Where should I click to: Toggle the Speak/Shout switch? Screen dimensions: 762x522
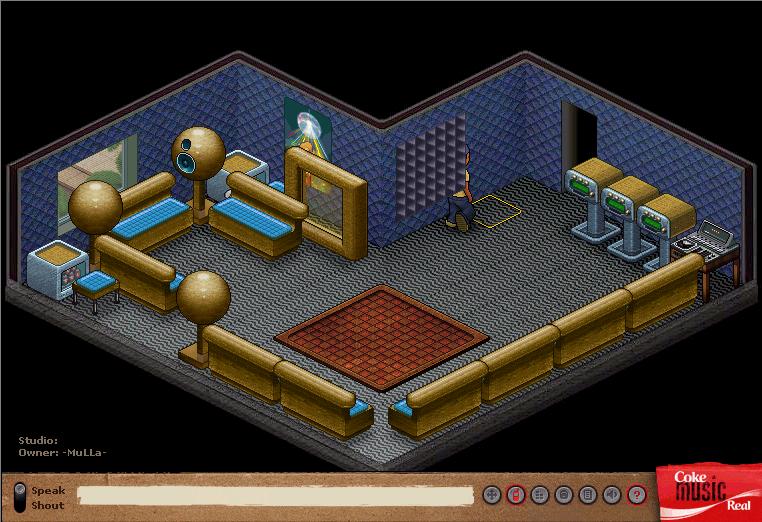click(20, 497)
